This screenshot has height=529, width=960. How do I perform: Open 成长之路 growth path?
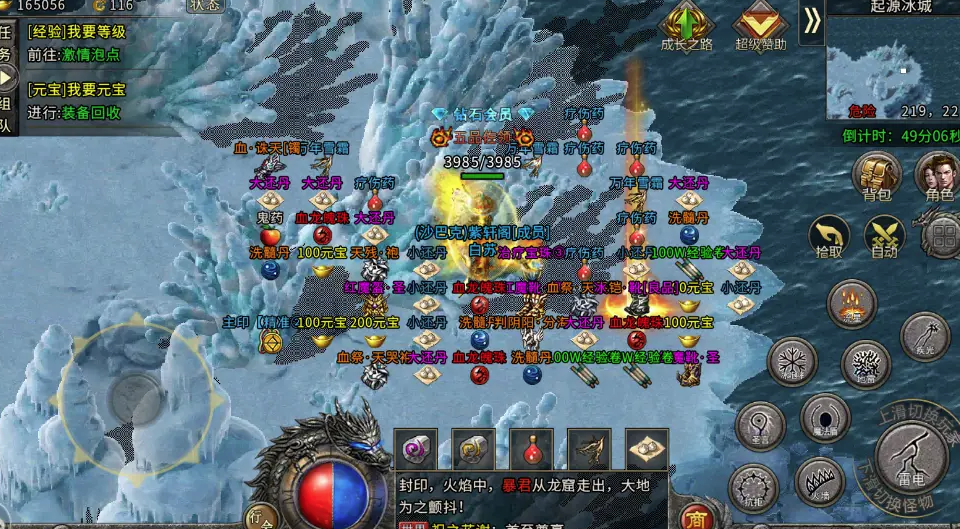point(687,27)
